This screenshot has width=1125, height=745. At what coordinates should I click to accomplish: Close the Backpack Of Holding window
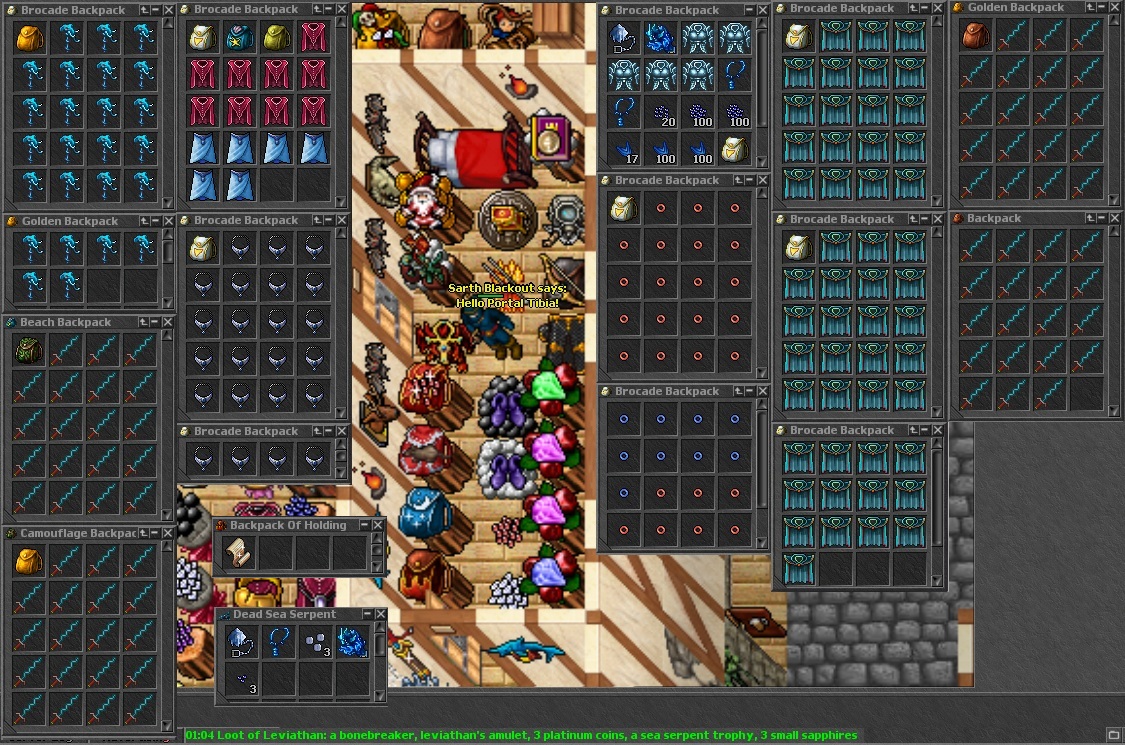(x=378, y=525)
